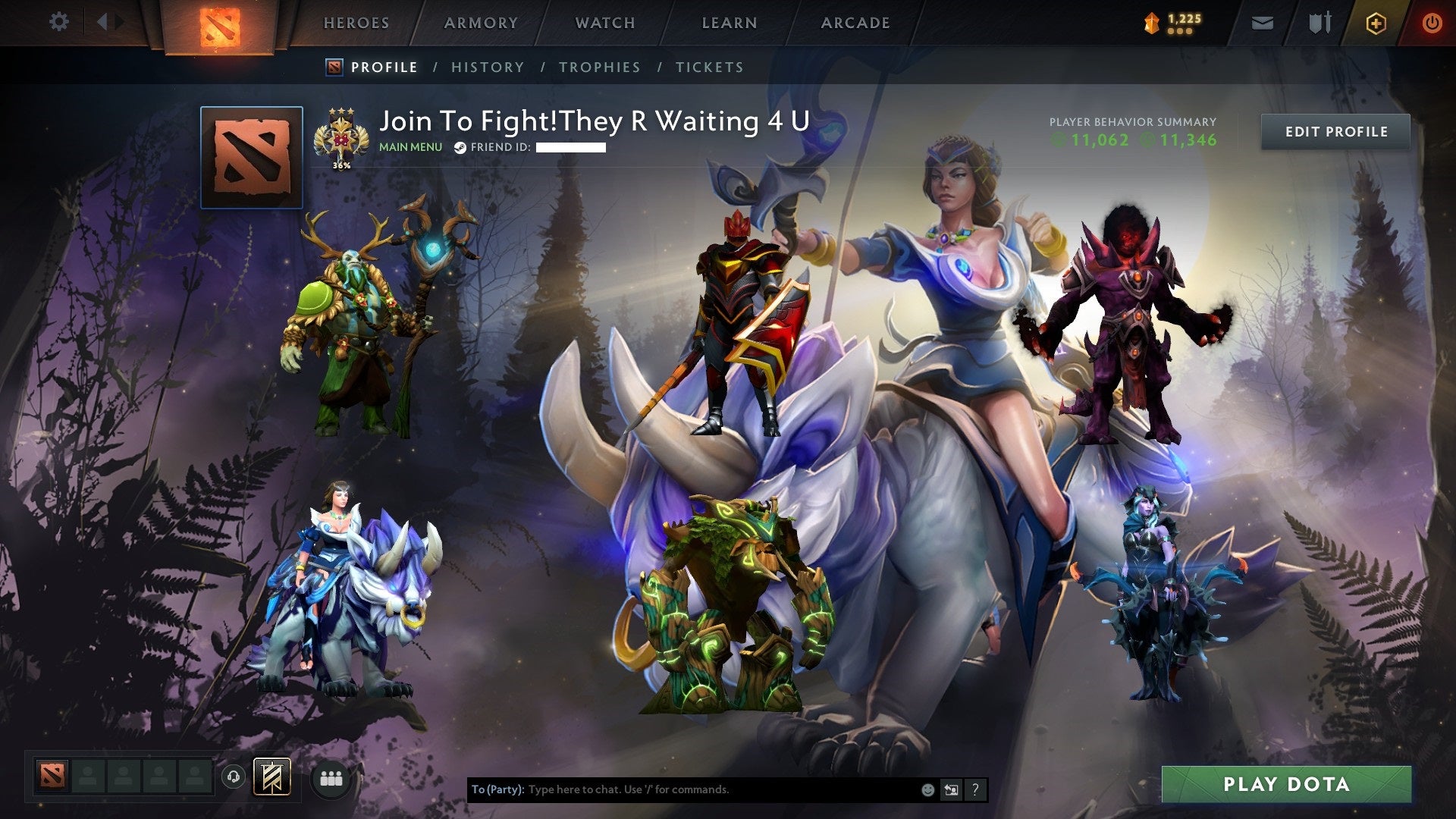Open emoticon picker in chat bar
This screenshot has height=819, width=1456.
tap(927, 789)
